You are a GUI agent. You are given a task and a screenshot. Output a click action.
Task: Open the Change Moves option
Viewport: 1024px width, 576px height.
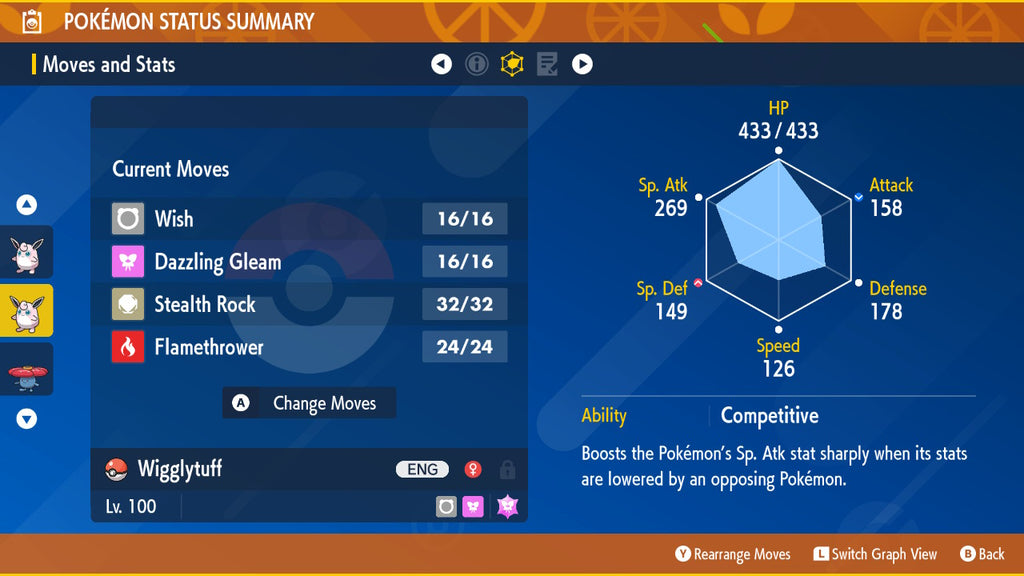click(x=309, y=403)
